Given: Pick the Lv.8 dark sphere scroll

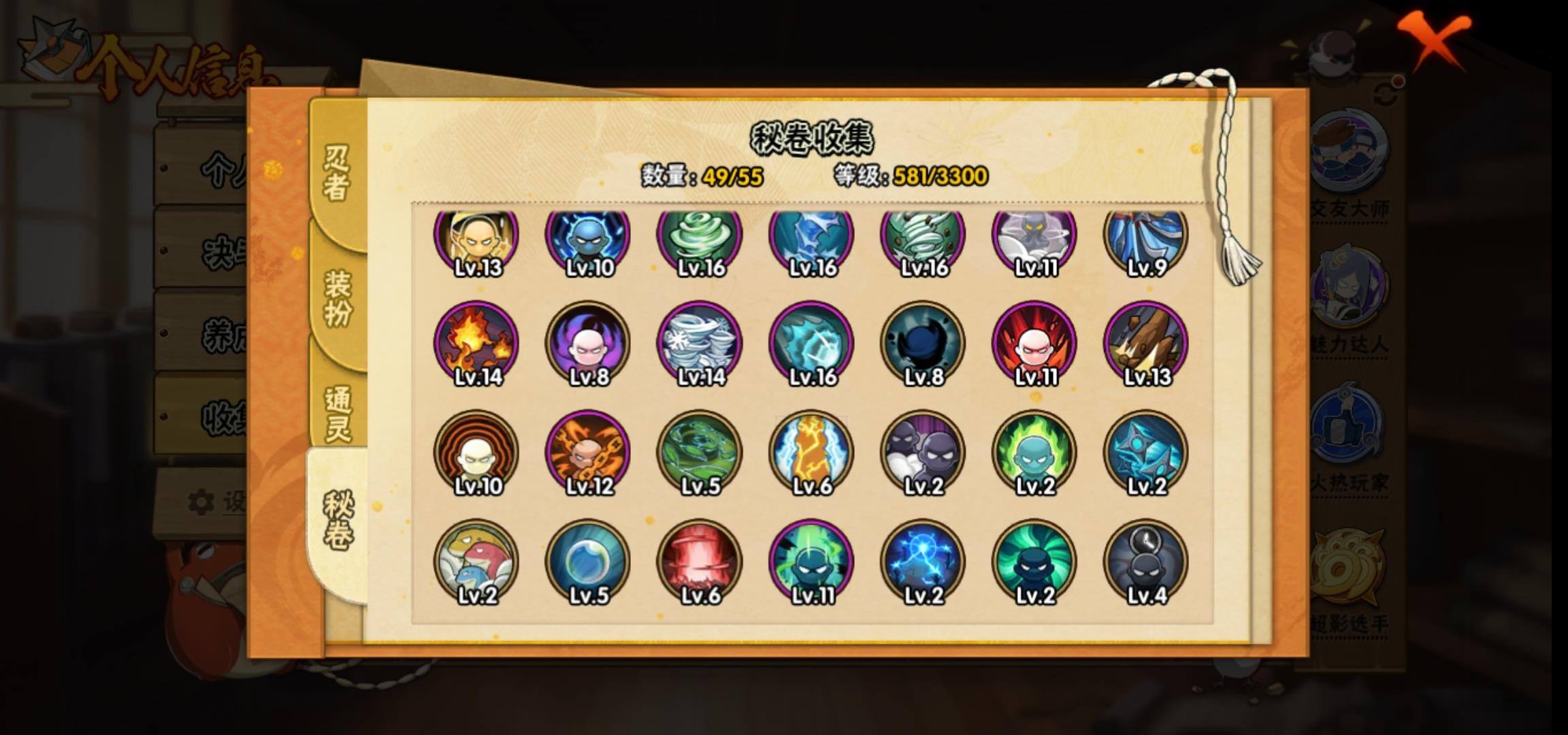Looking at the screenshot, I should pyautogui.click(x=923, y=344).
